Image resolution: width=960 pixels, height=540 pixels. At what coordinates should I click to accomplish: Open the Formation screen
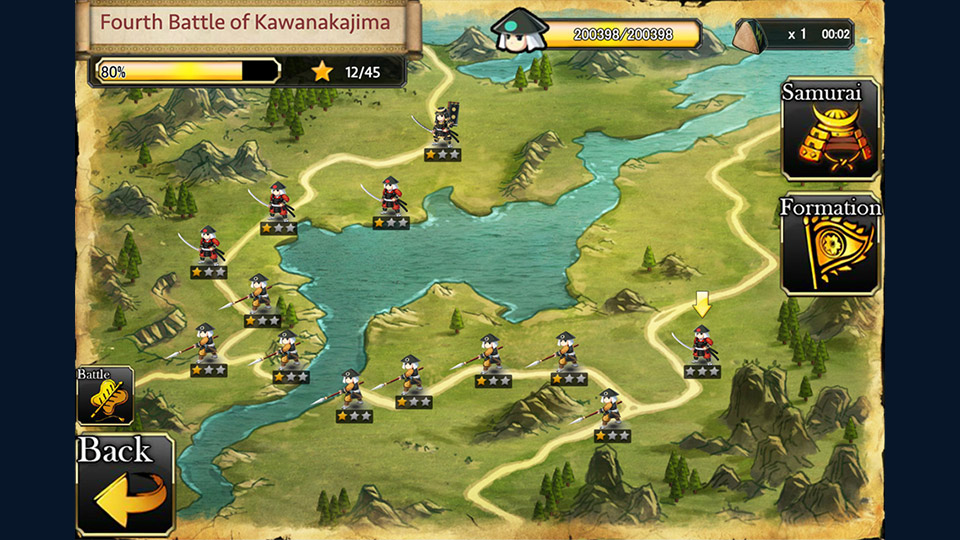830,245
